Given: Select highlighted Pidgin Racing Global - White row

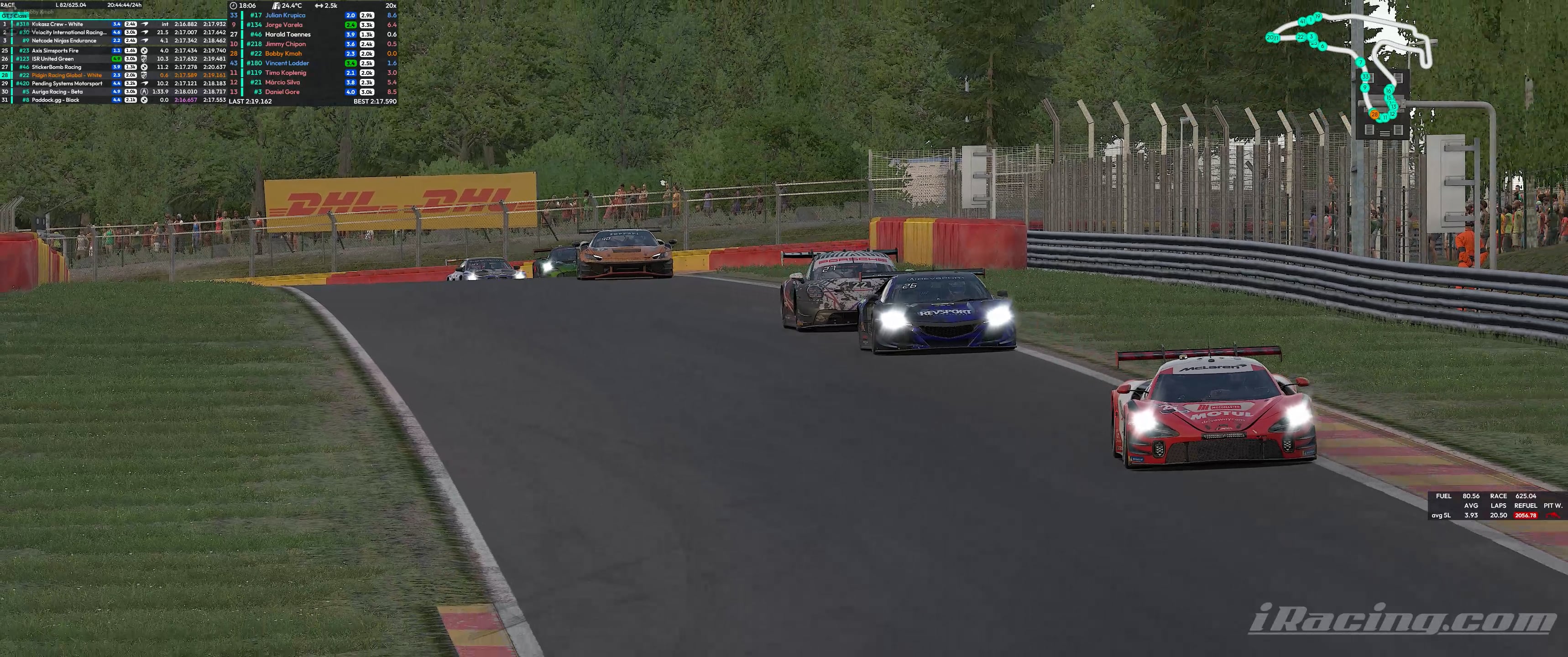Looking at the screenshot, I should pos(66,75).
